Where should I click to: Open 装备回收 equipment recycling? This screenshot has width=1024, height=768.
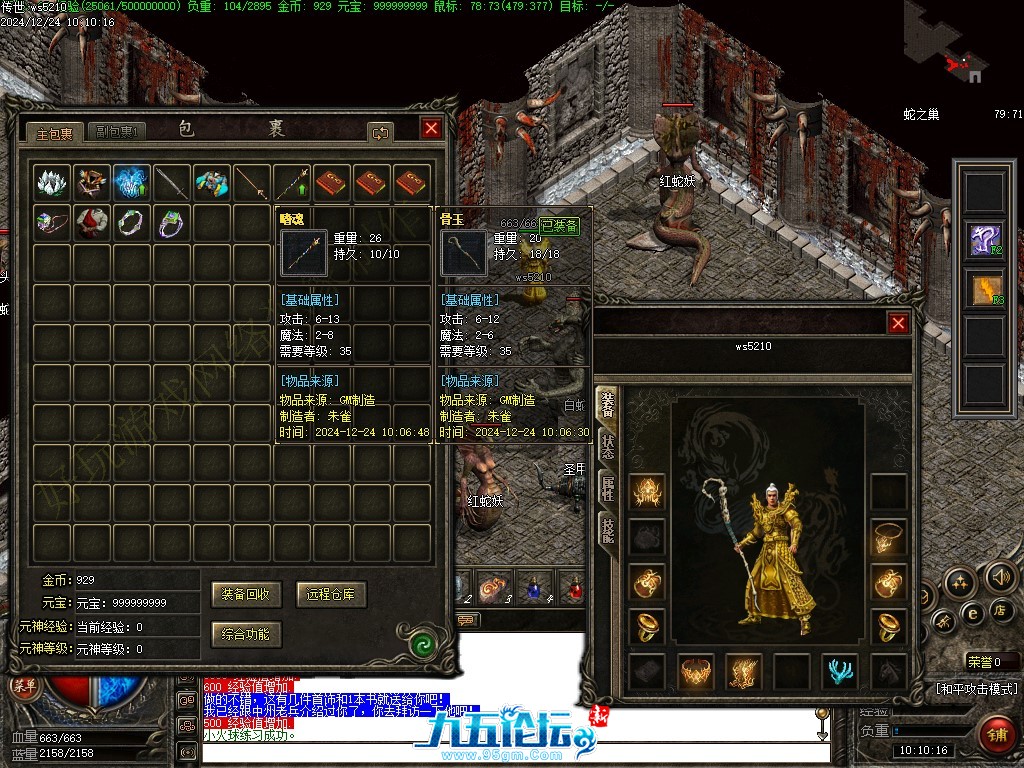(246, 594)
